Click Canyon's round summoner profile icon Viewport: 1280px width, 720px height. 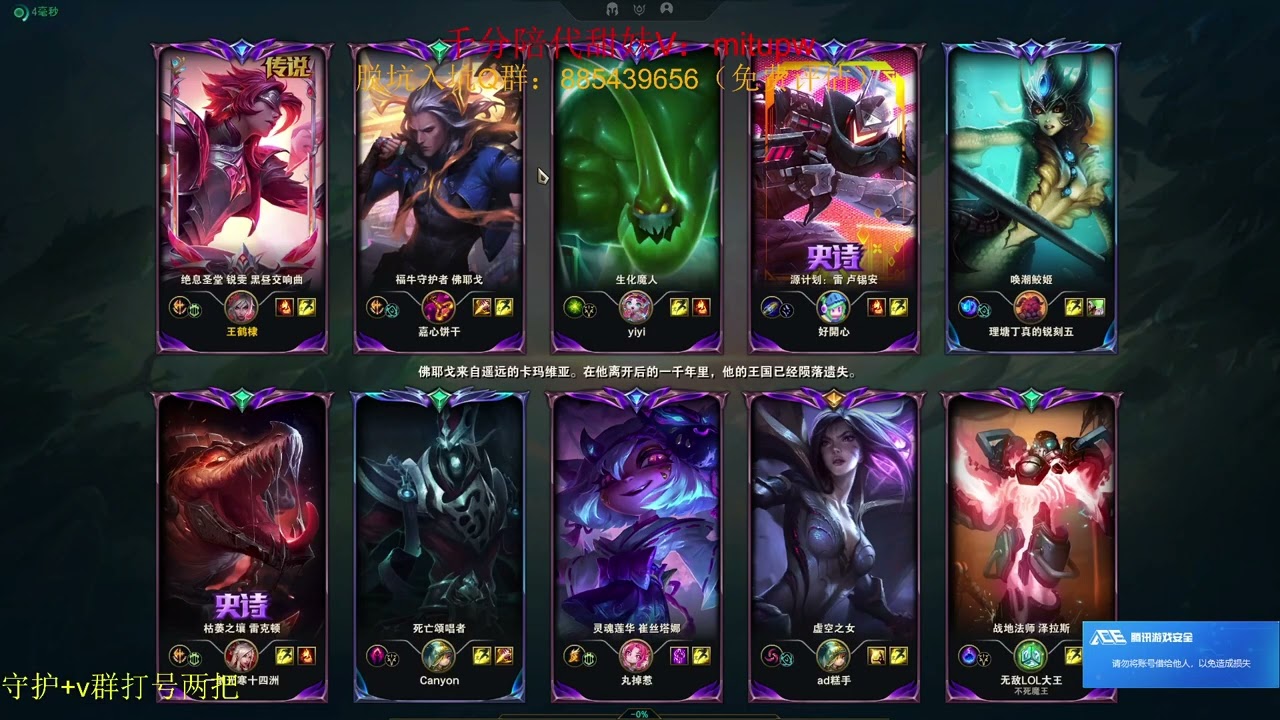[x=439, y=655]
